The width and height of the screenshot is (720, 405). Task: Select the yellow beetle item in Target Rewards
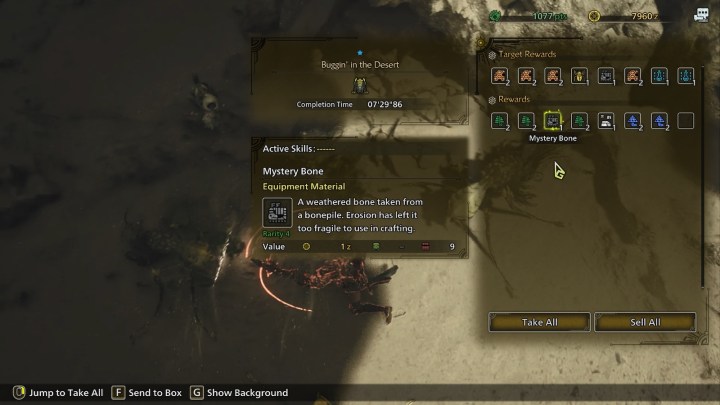point(579,75)
